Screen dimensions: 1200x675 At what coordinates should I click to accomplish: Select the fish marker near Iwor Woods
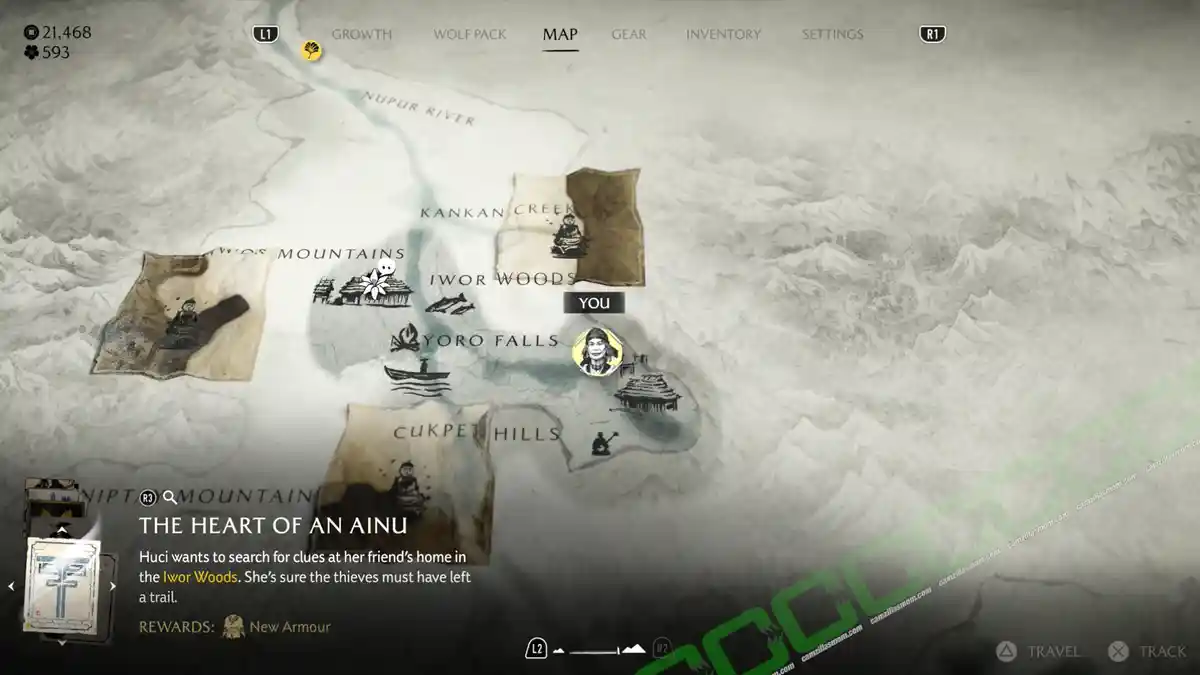pos(449,303)
